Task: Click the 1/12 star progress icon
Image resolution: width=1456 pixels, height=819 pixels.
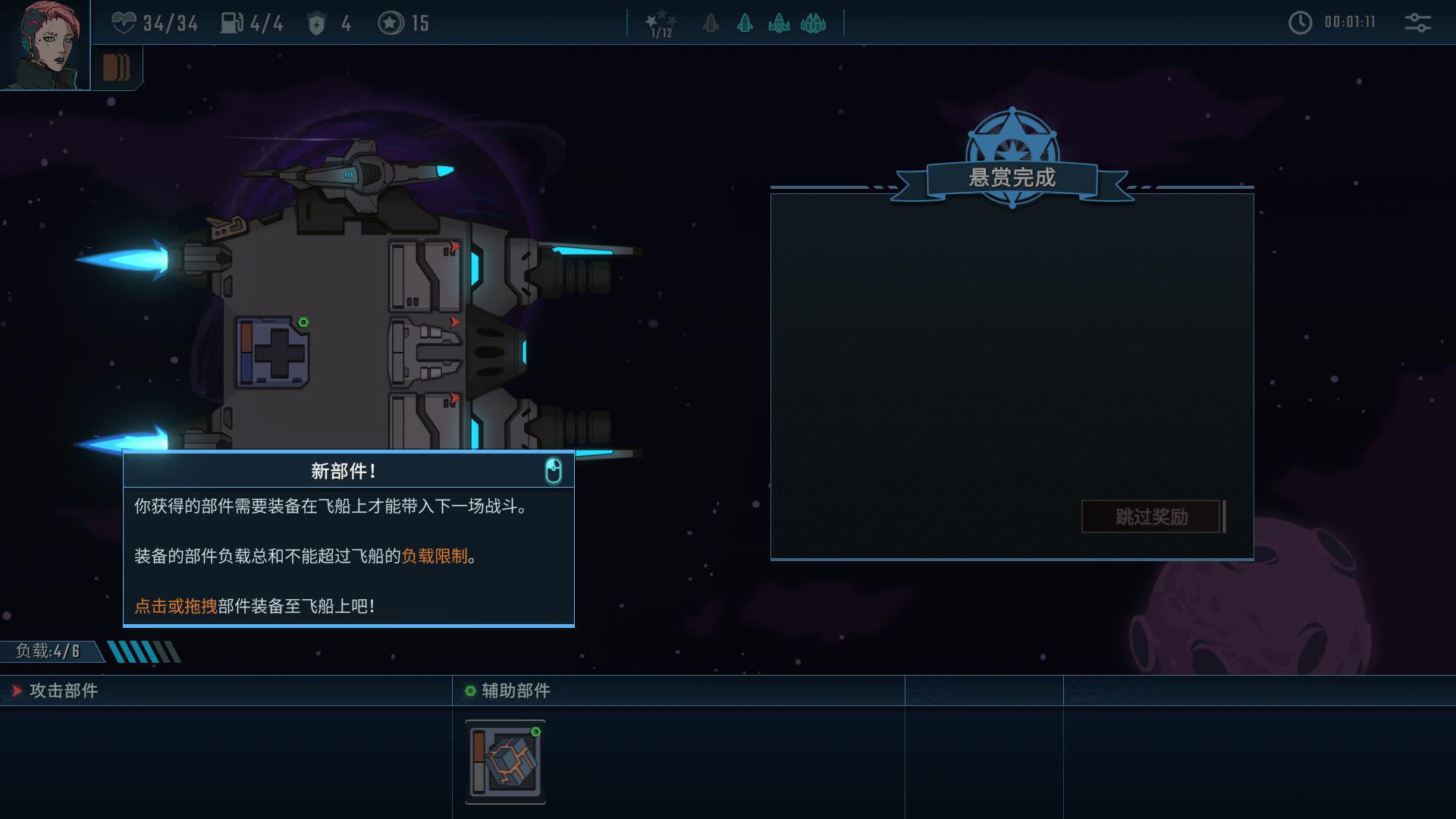Action: [x=661, y=24]
